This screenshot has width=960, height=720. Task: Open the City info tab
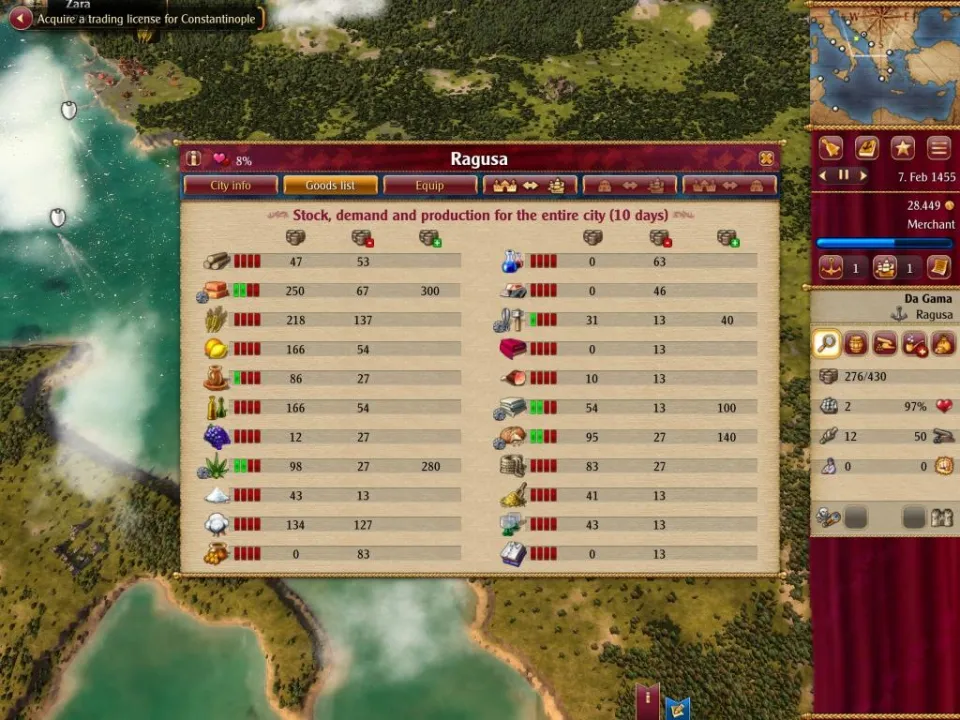(x=230, y=185)
